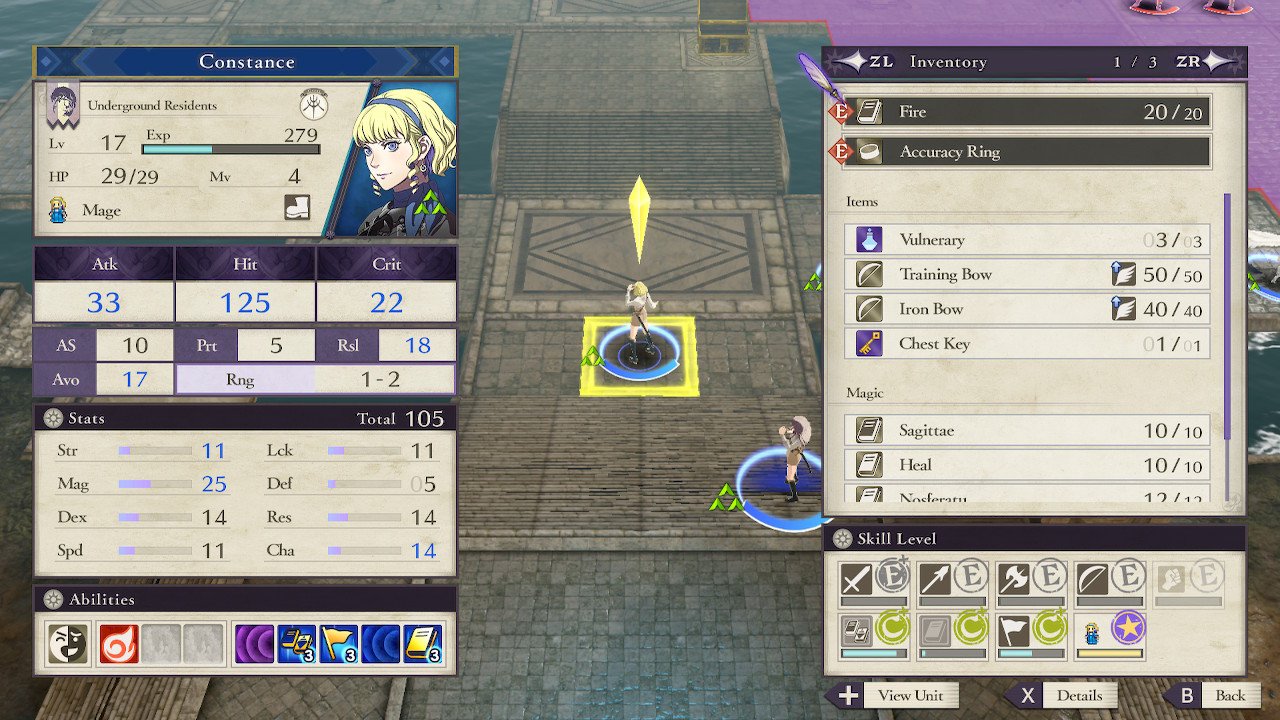This screenshot has width=1280, height=720.
Task: Select the bow skill level icon
Action: (x=1093, y=578)
